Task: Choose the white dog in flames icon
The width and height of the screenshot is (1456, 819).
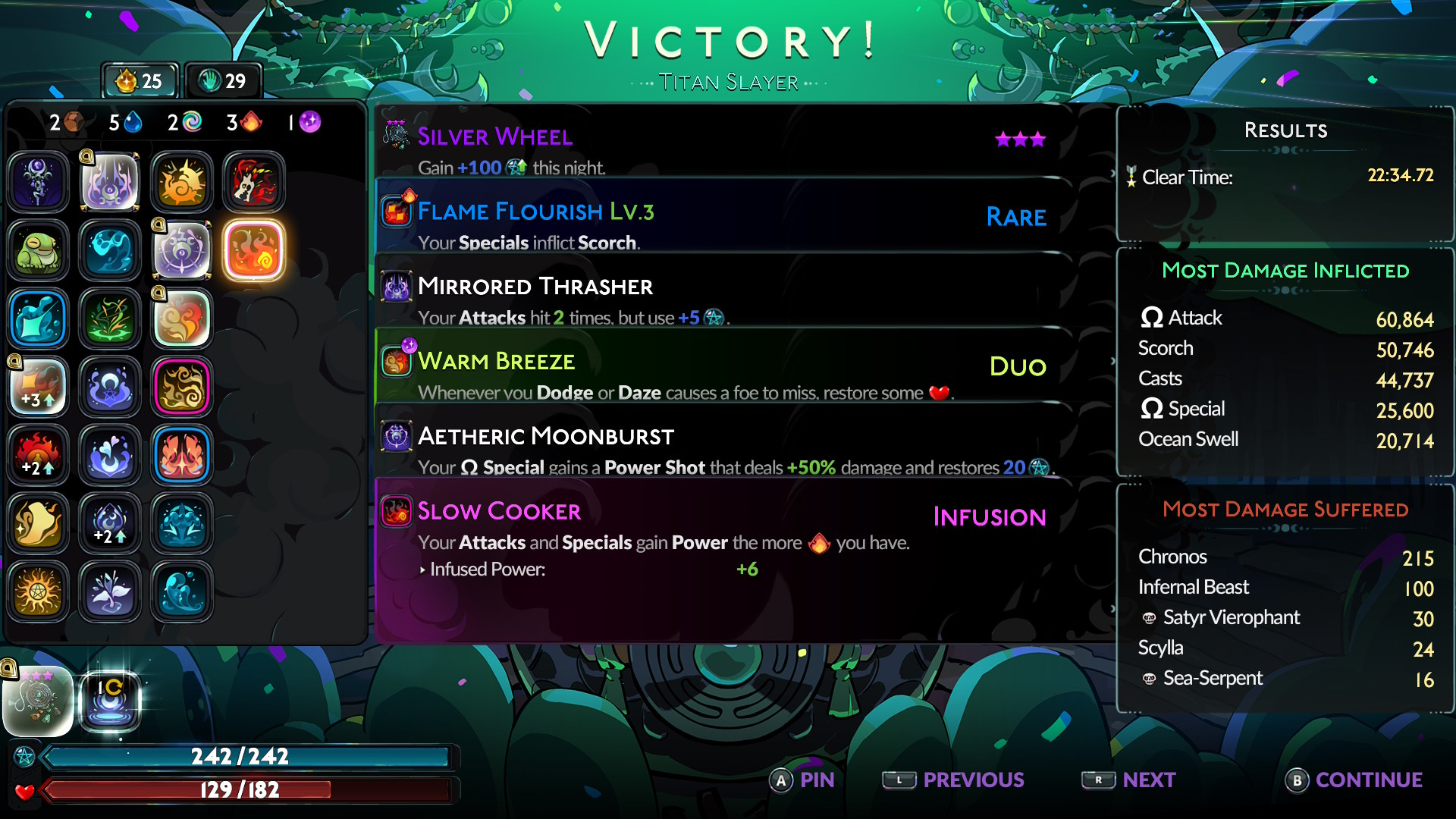Action: click(254, 182)
